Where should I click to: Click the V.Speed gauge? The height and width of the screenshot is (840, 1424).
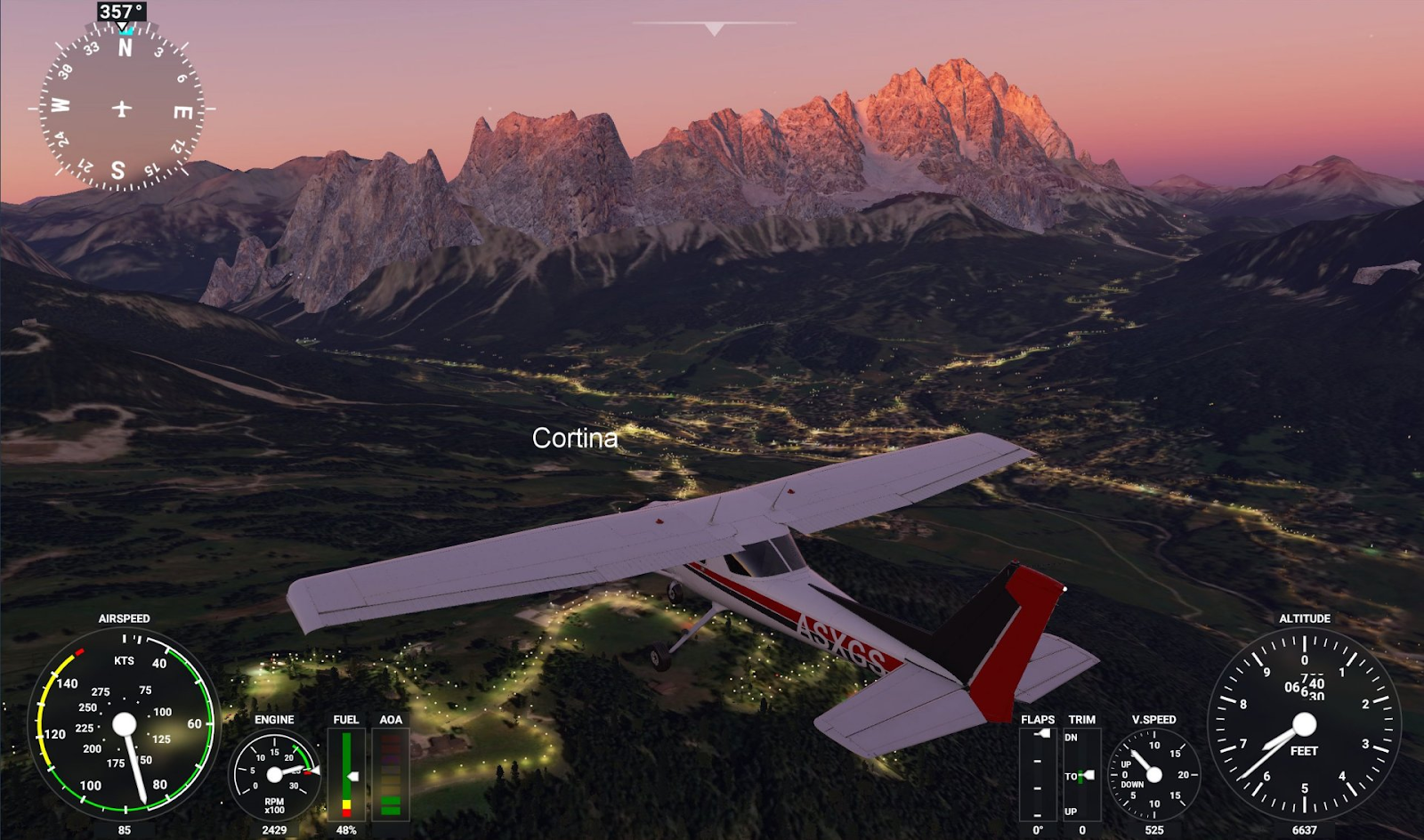coord(1153,774)
